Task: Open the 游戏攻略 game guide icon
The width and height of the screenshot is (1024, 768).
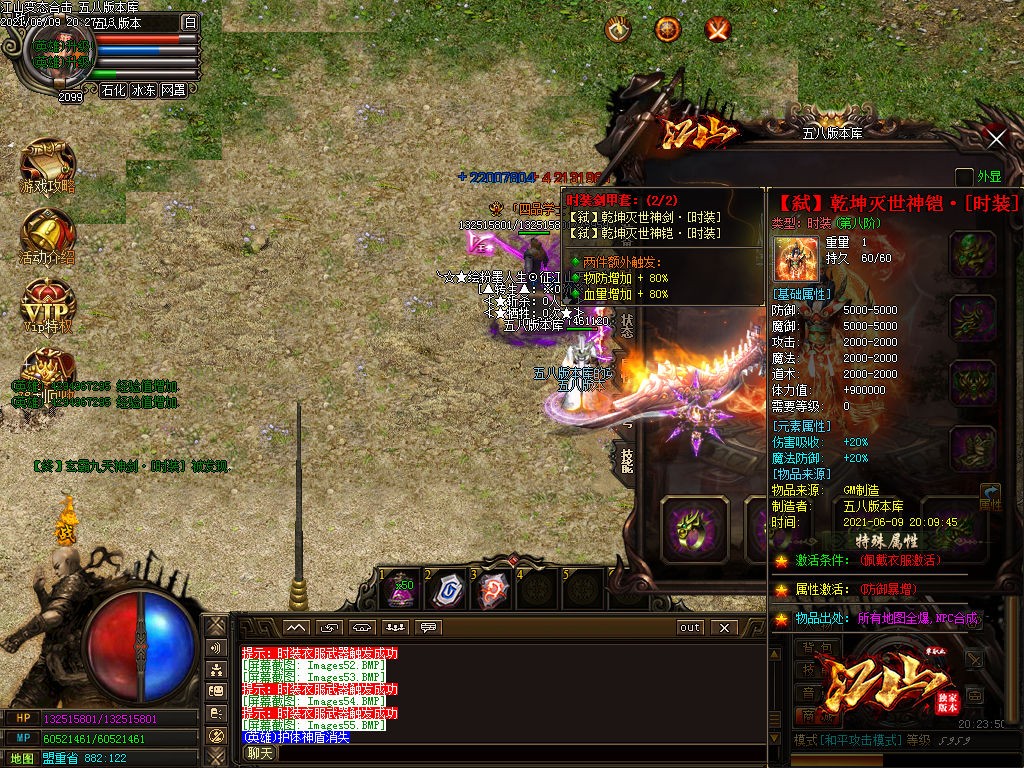Action: click(x=47, y=166)
